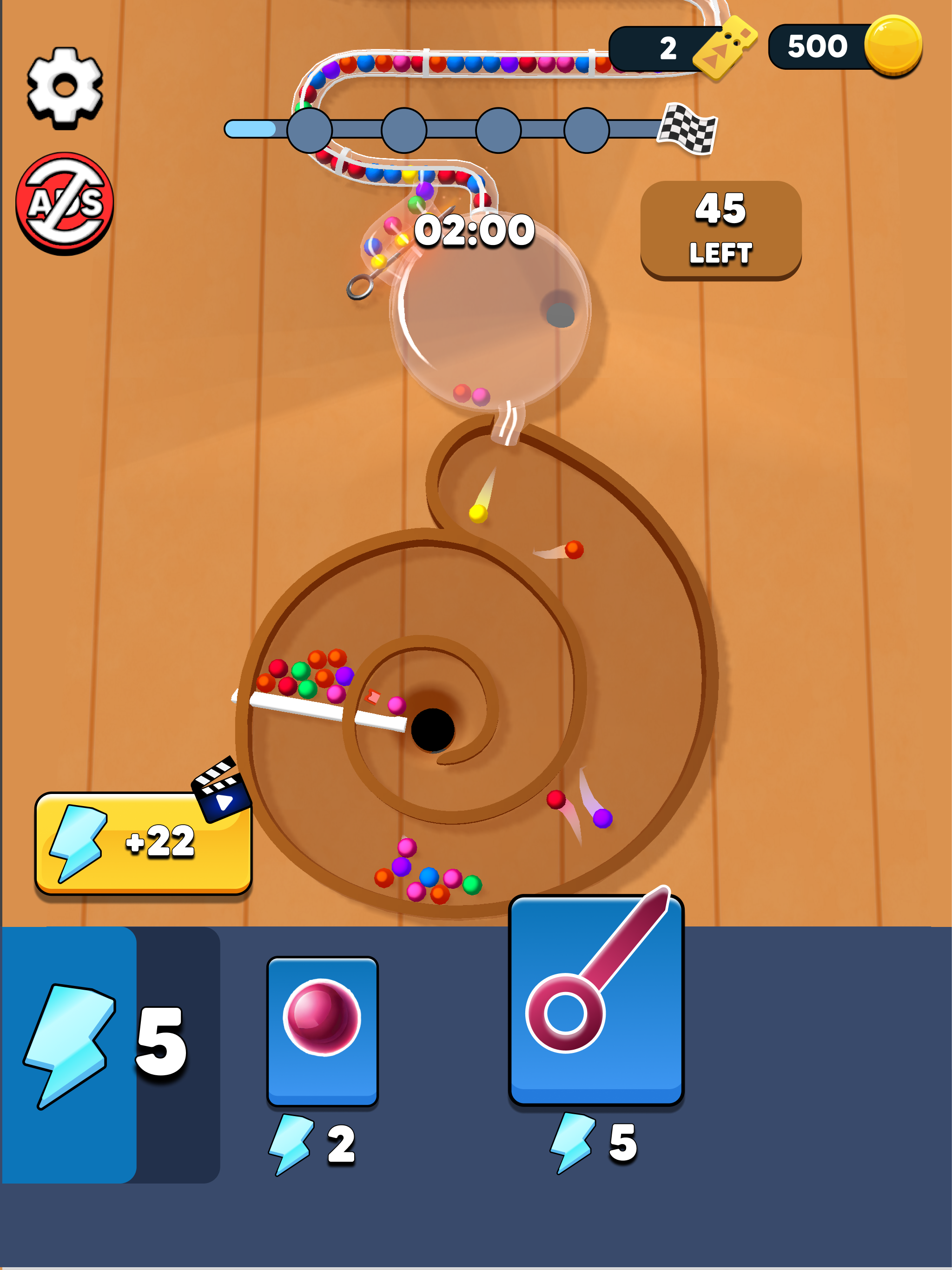Tap the 45 LEFT counter
Screen dimensions: 952x1270
pos(720,230)
